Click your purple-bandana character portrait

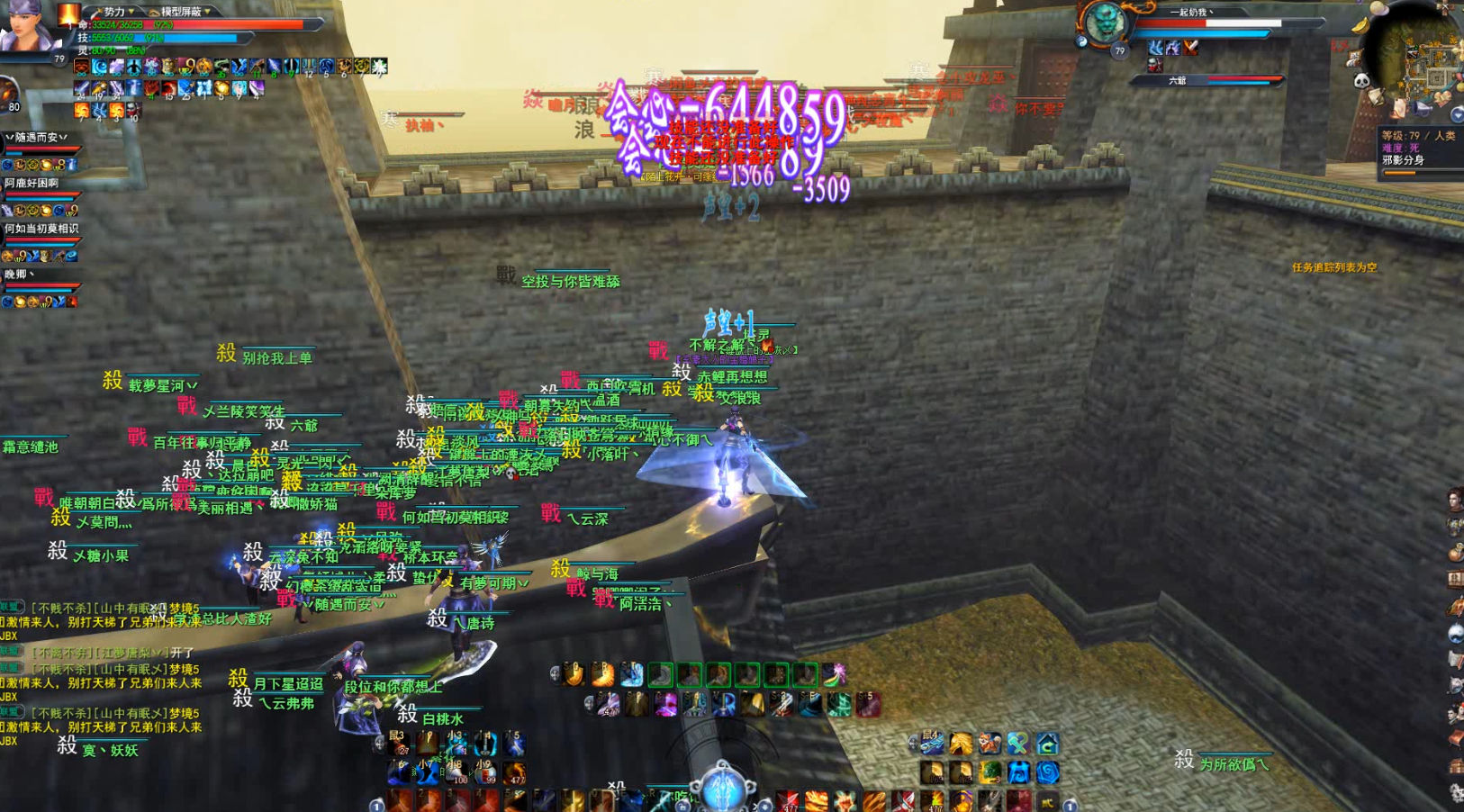[x=27, y=27]
